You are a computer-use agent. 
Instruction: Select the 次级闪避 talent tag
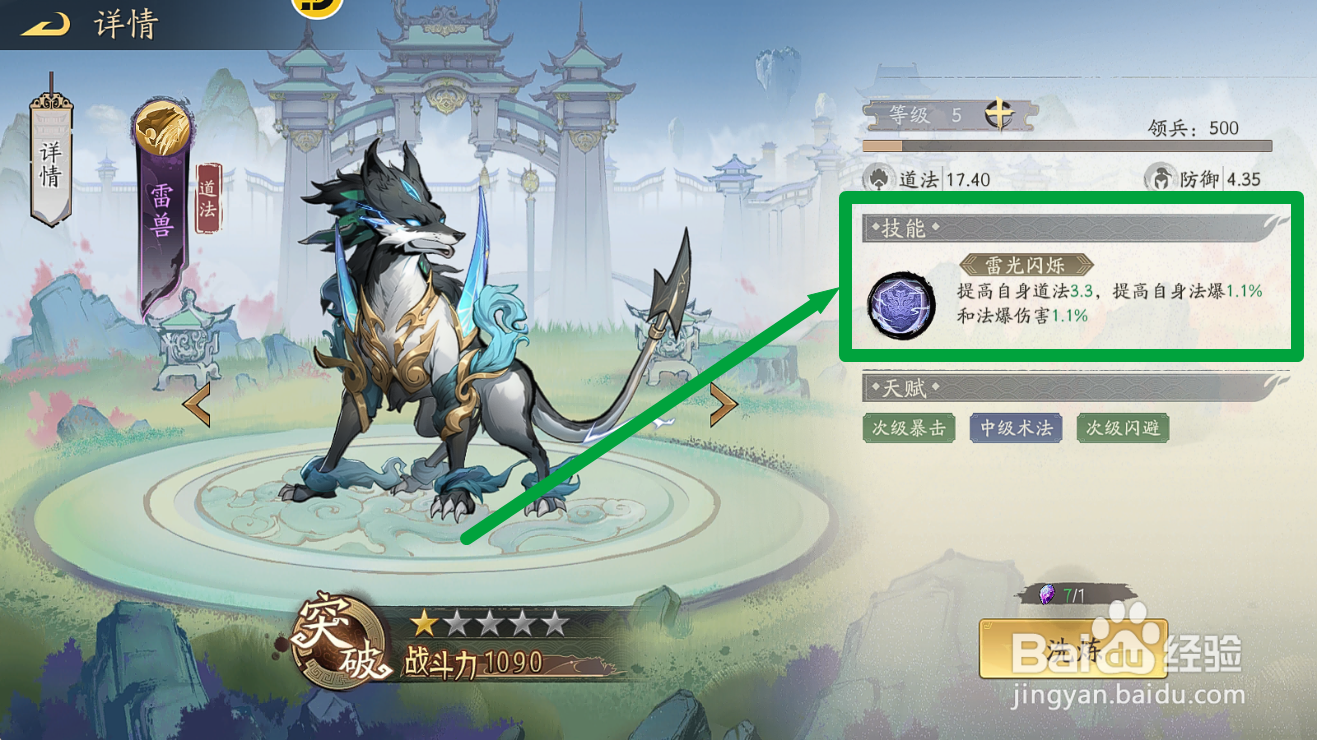pos(1122,428)
